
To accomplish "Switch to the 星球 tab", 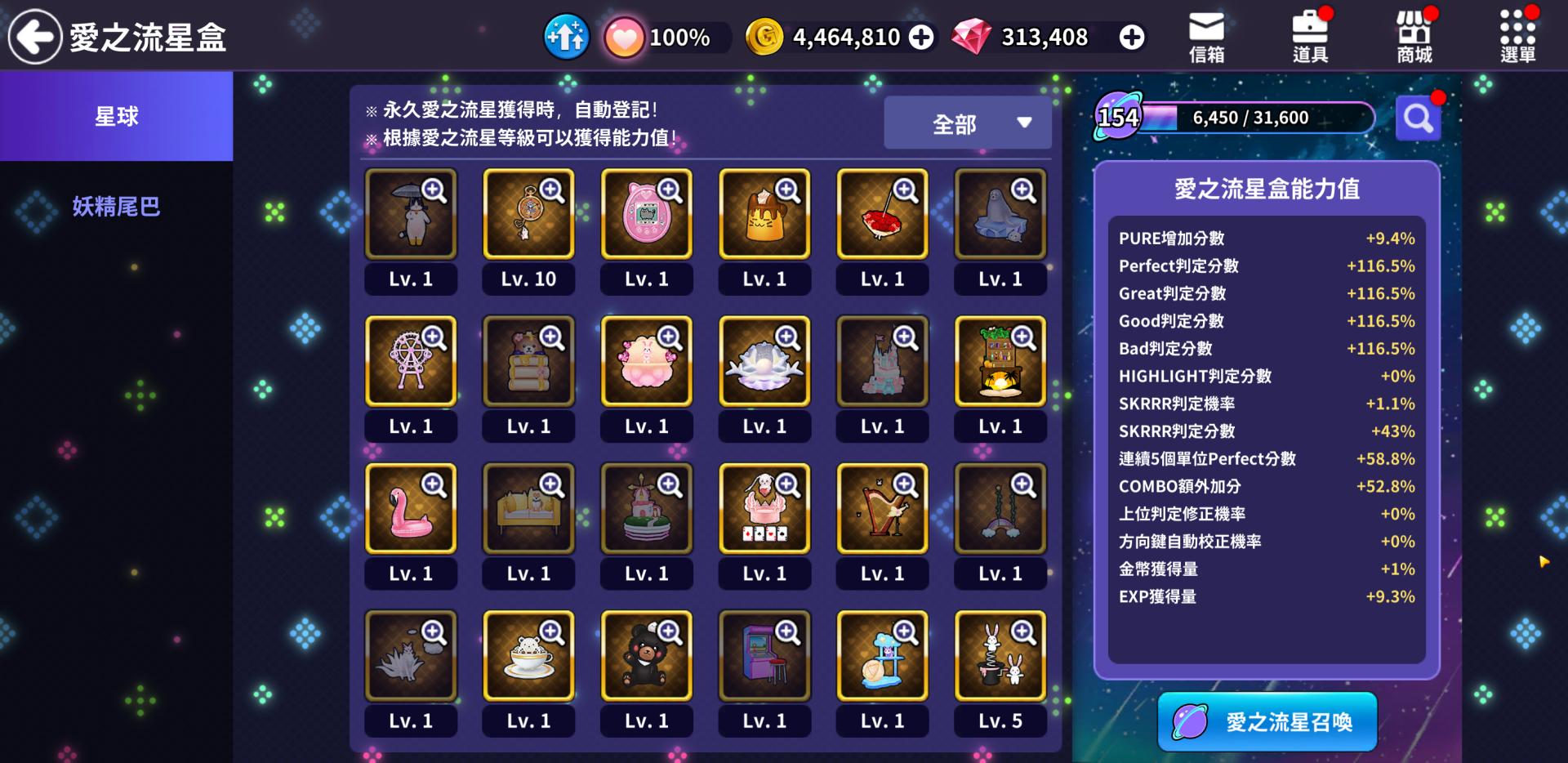I will 116,116.
